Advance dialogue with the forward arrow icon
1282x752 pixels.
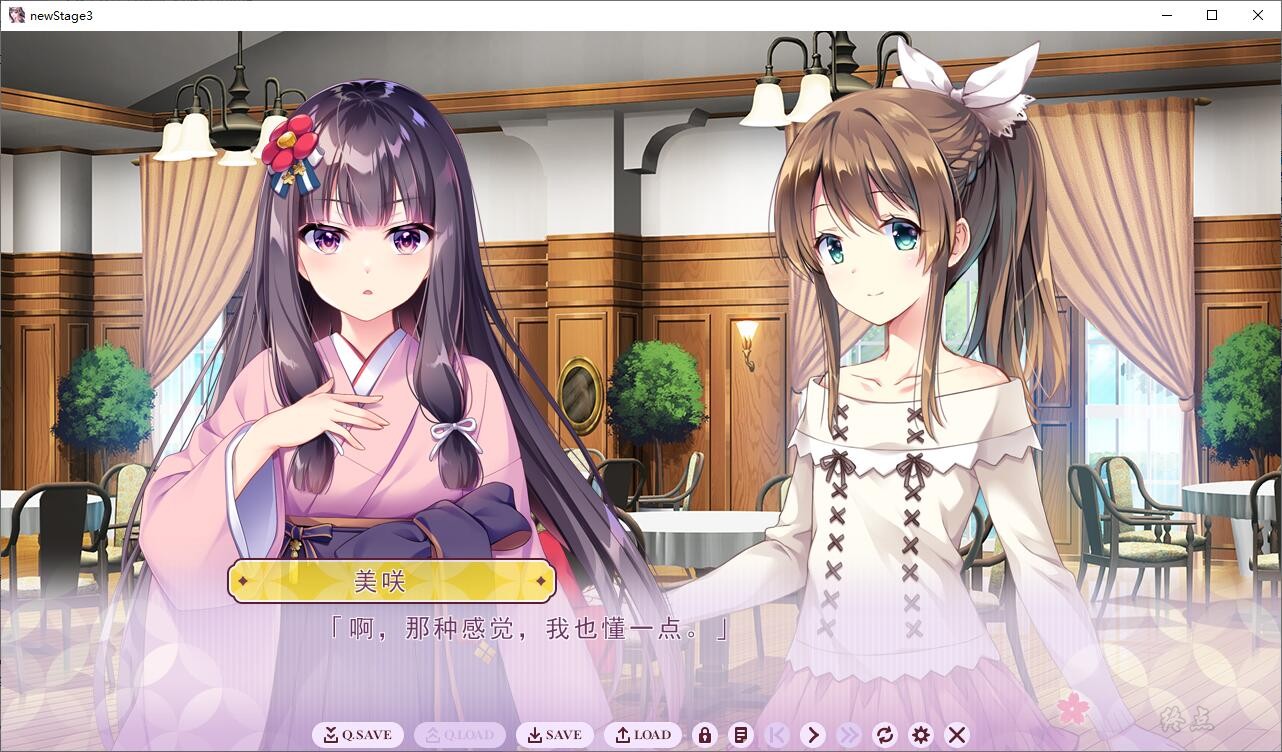[x=813, y=734]
